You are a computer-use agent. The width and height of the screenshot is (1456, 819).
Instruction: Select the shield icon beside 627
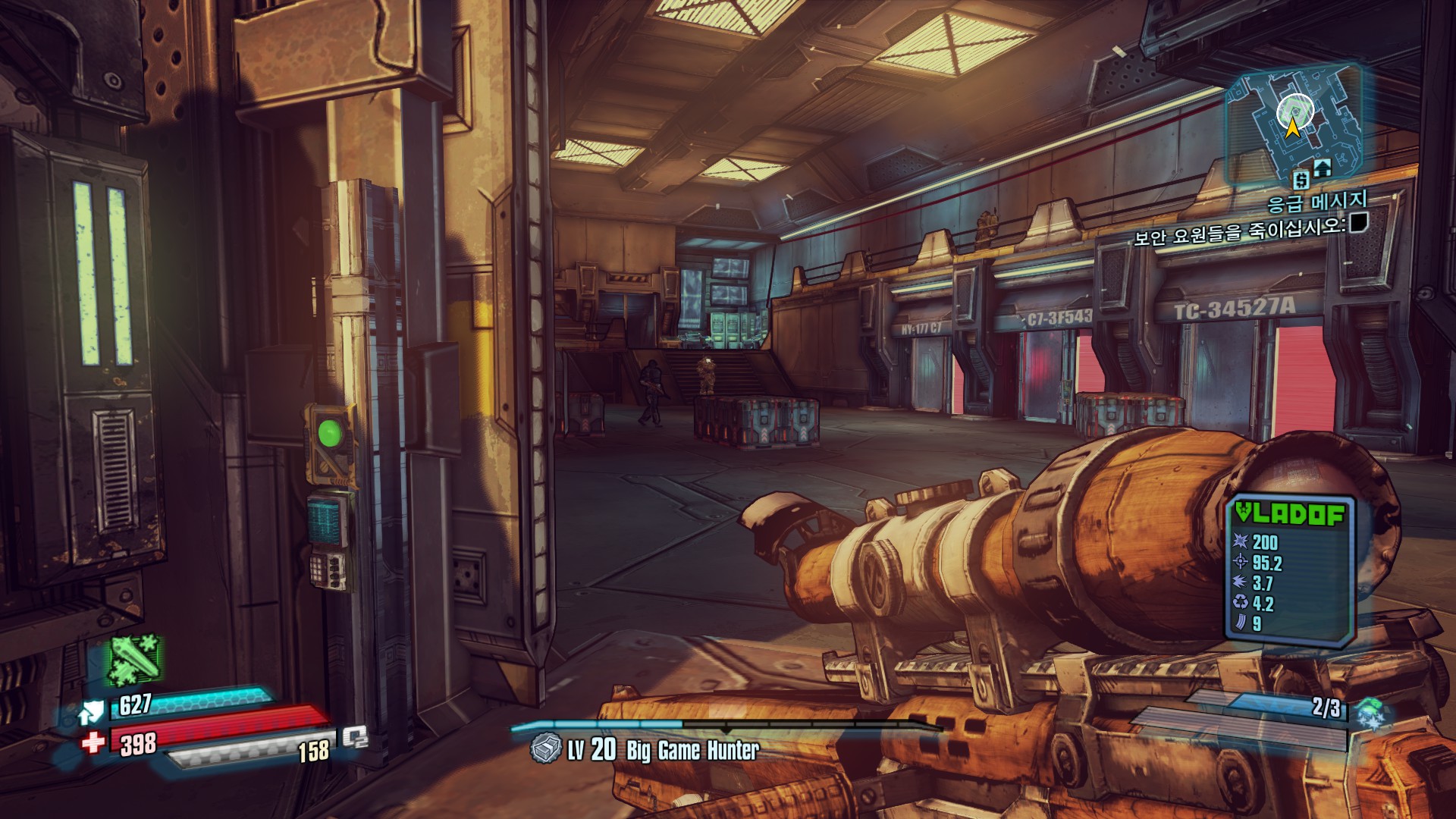point(91,712)
